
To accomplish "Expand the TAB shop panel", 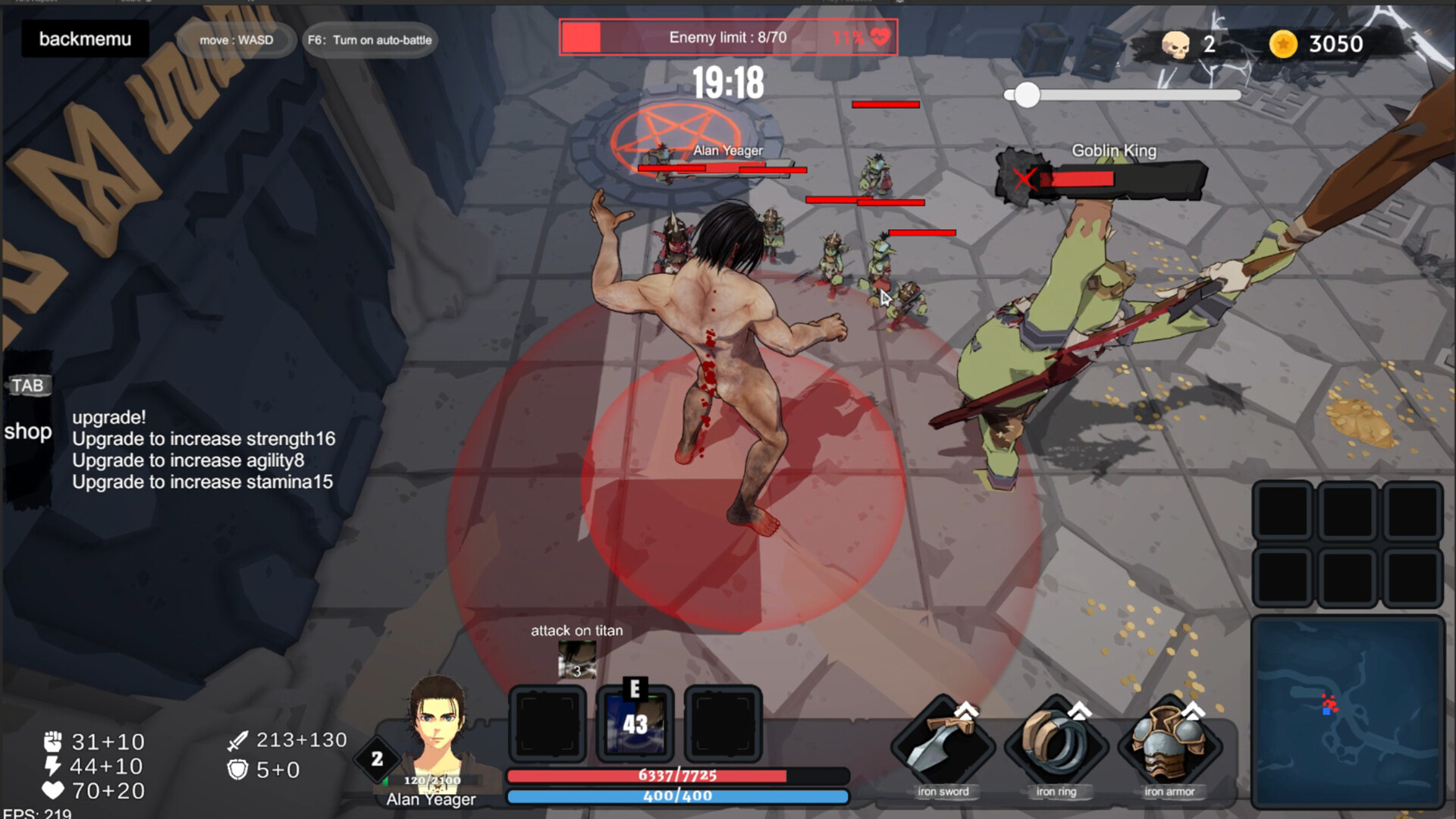I will pyautogui.click(x=29, y=385).
